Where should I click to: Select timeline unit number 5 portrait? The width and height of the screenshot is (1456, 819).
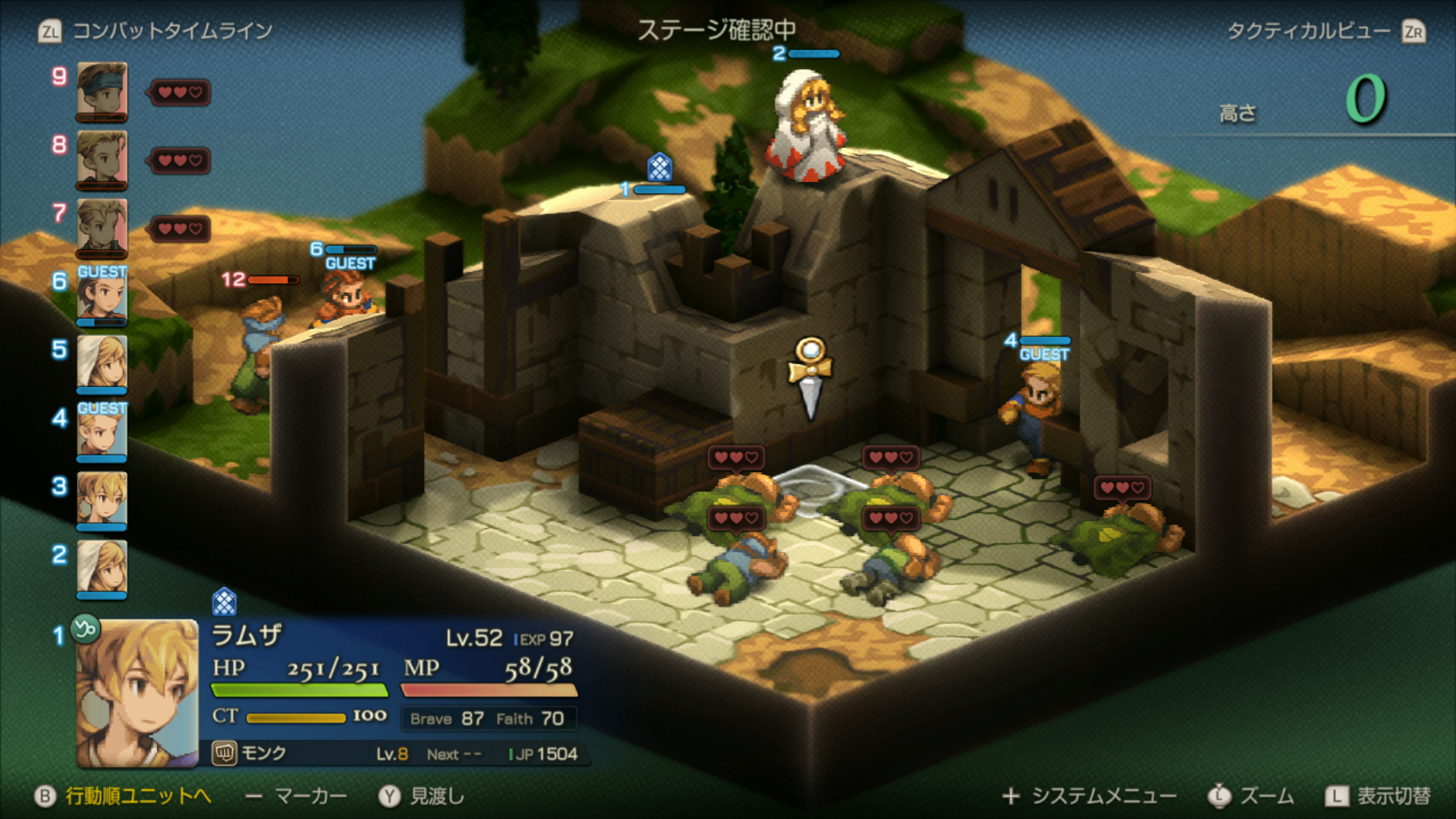point(102,363)
